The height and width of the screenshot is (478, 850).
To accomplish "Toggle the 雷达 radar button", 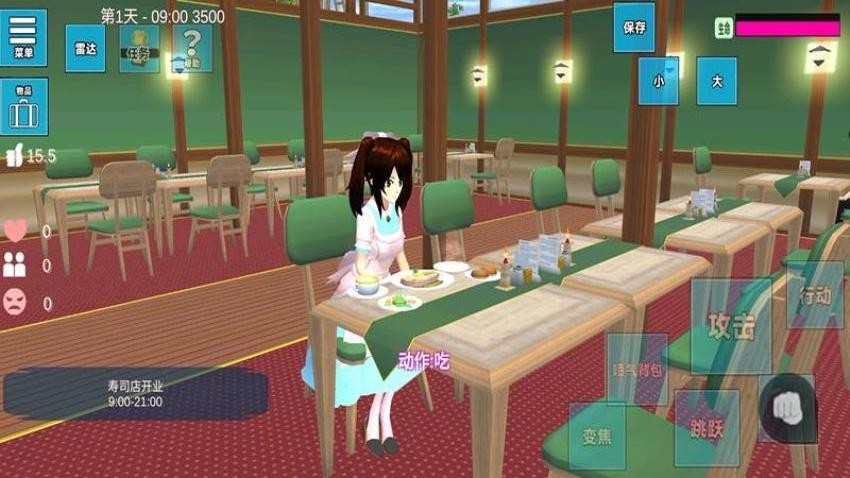I will pos(85,47).
